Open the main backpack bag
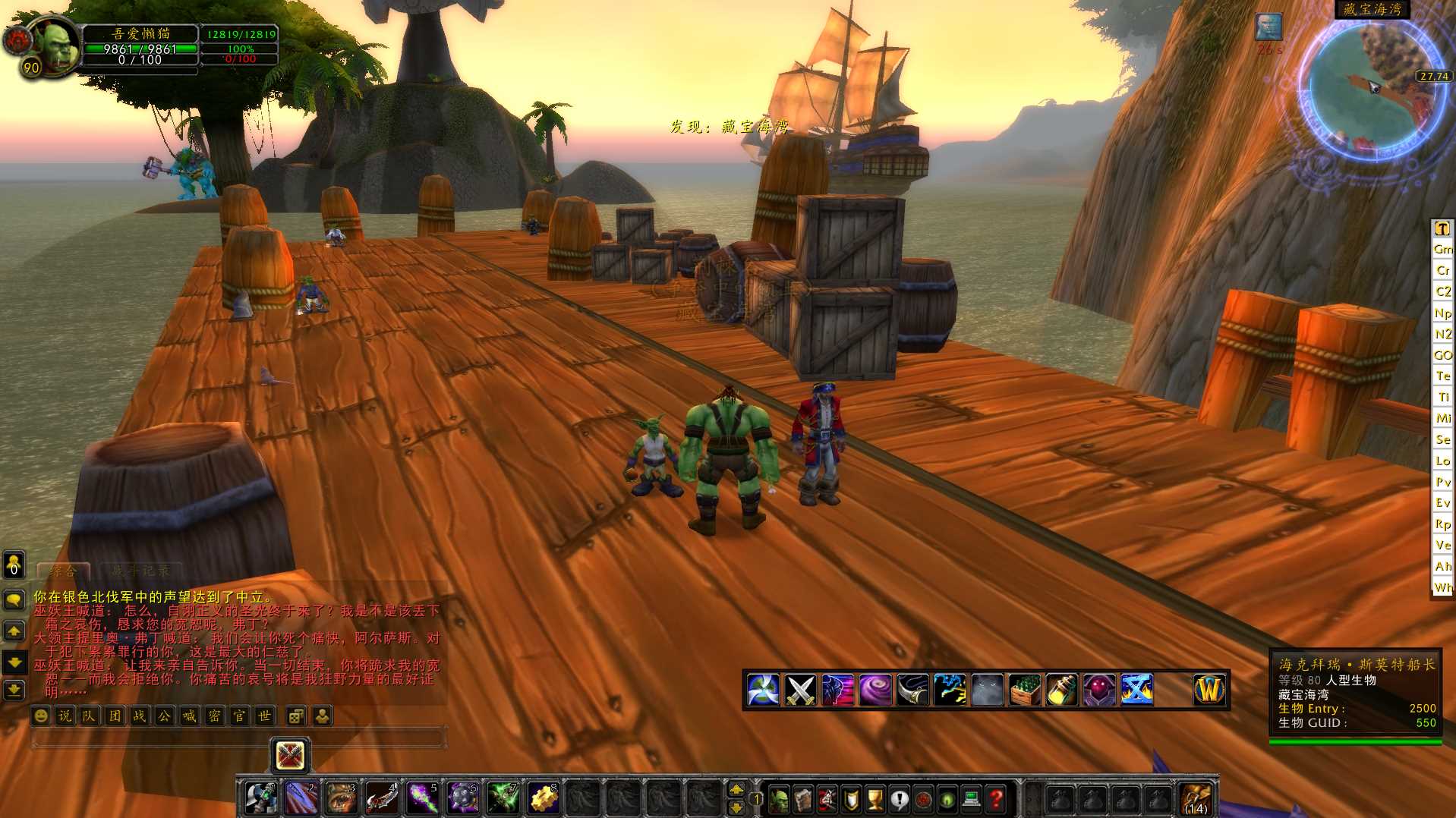Viewport: 1456px width, 818px height. 1196,799
